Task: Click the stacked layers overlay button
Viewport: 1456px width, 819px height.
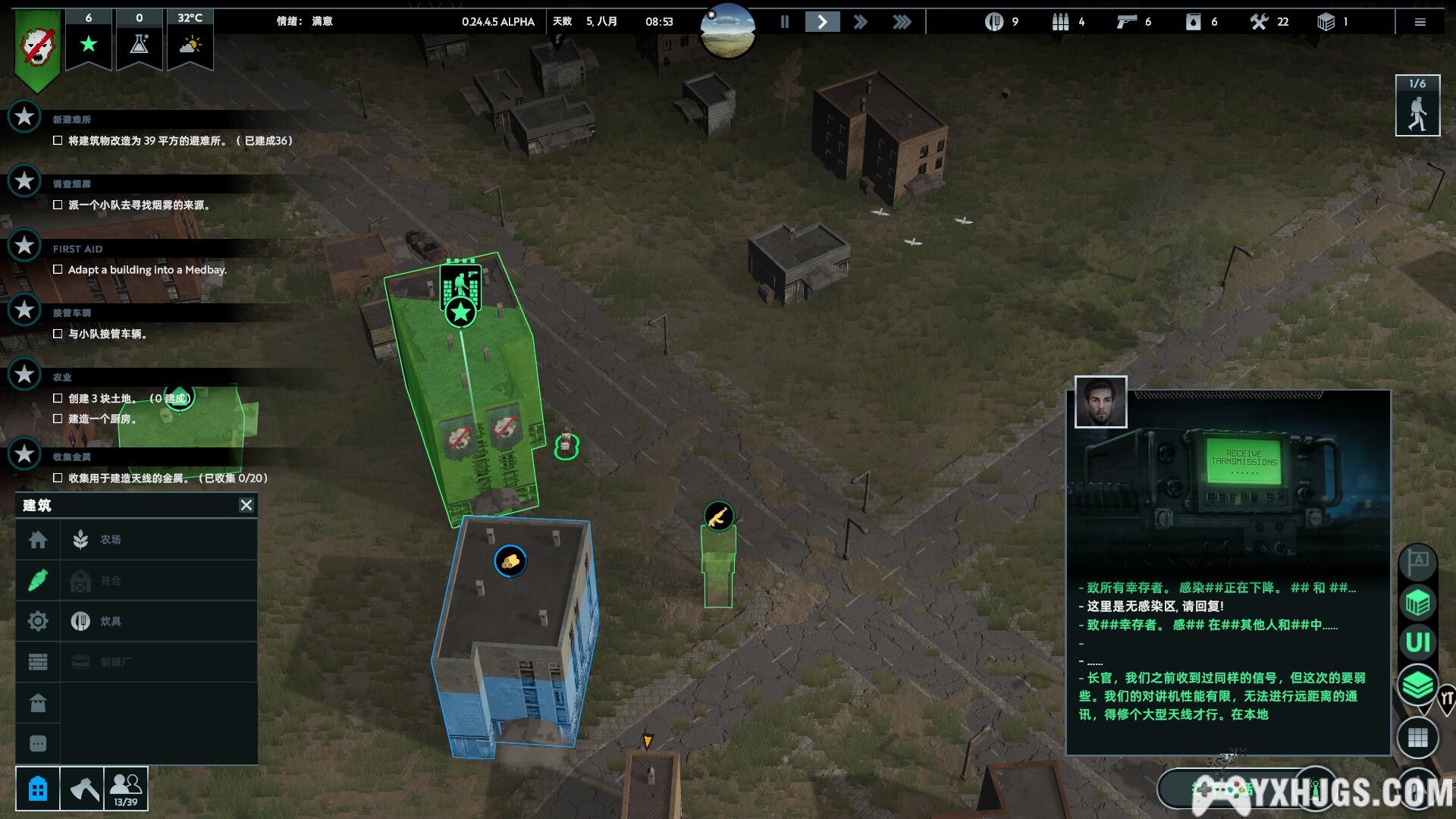Action: point(1417,686)
